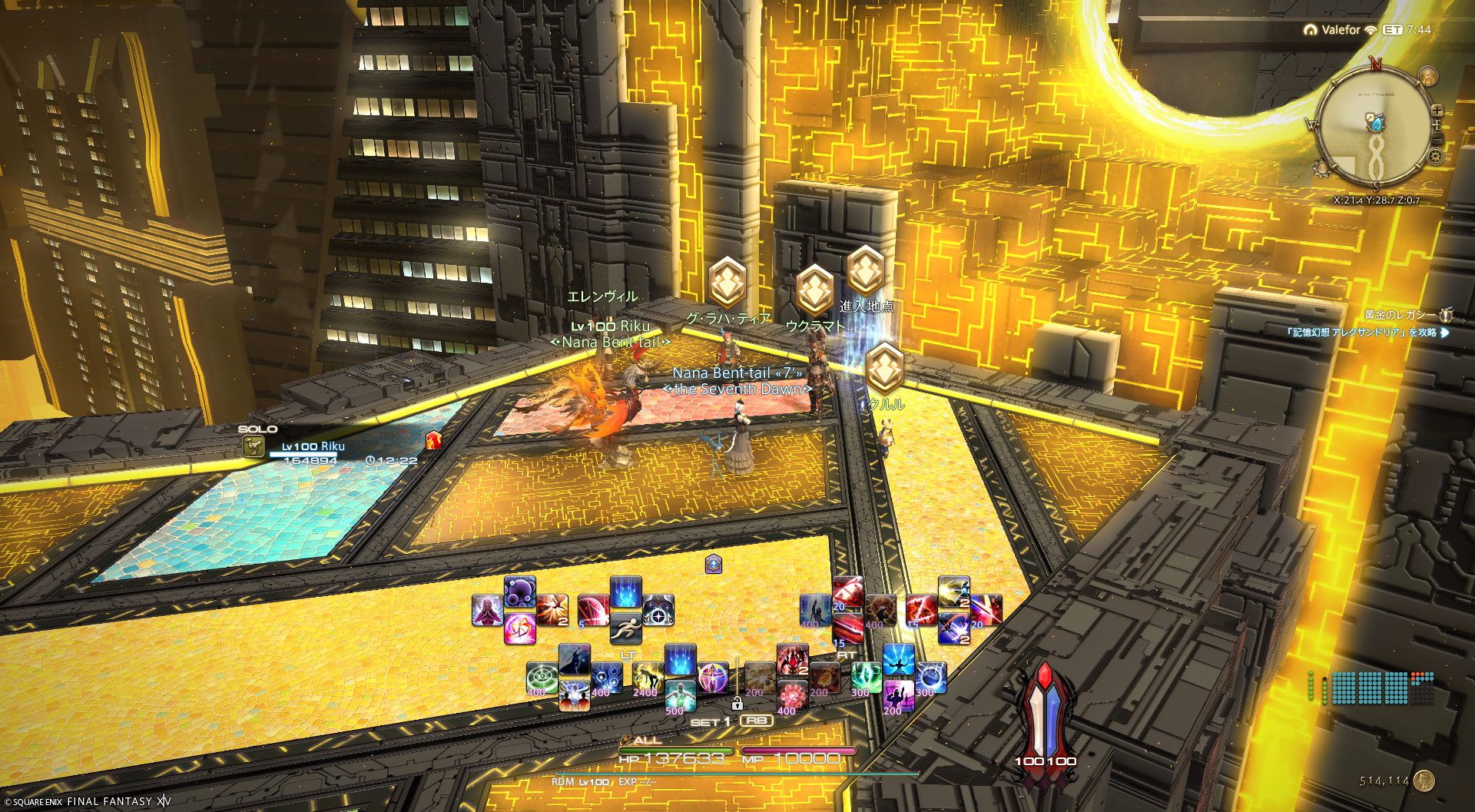Use the blue lightning orb spell
This screenshot has width=1475, height=812.
[x=930, y=677]
